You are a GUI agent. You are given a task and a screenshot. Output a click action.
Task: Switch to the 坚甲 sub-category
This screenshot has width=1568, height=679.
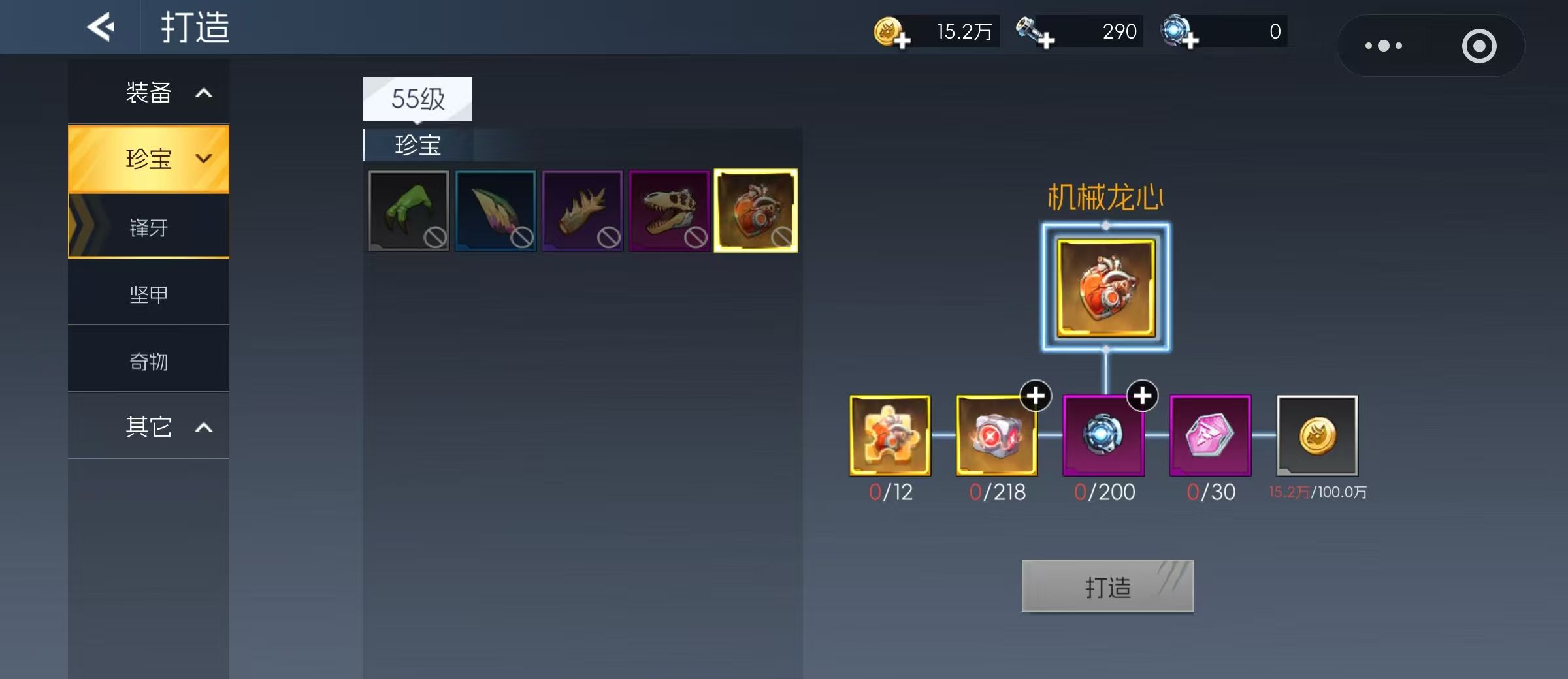[x=149, y=294]
